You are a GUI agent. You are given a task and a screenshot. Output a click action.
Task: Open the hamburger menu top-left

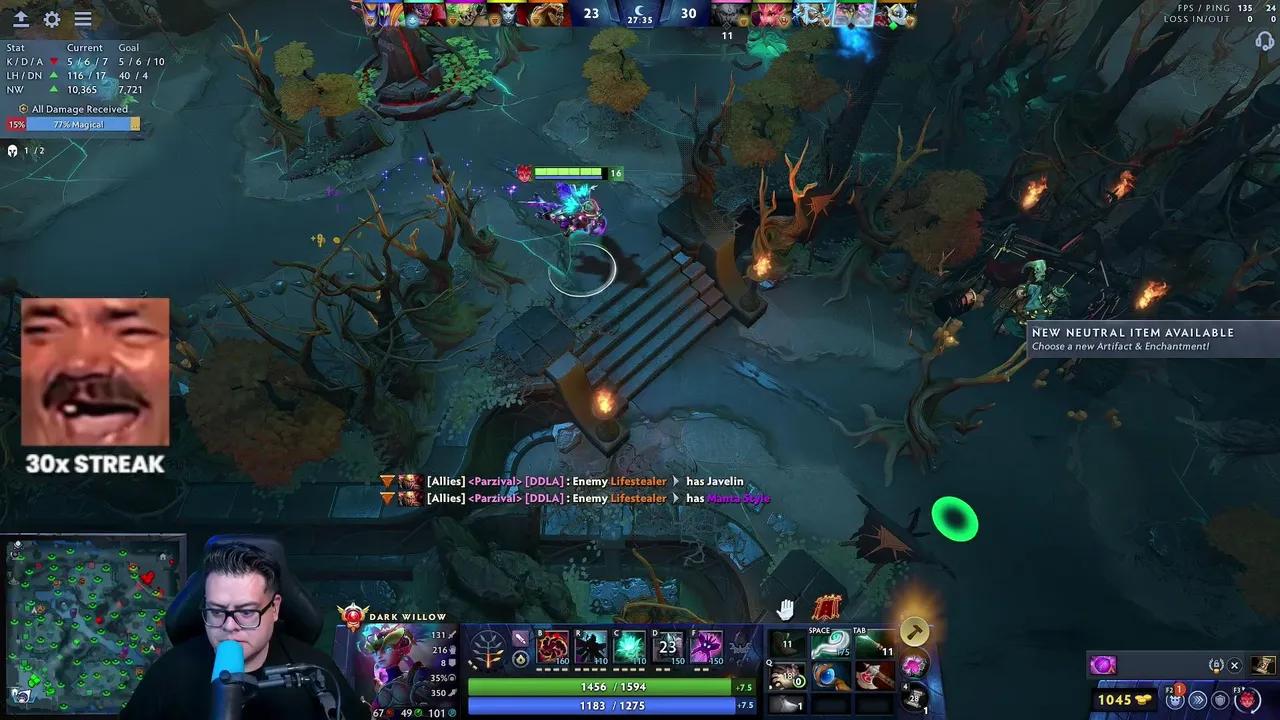coord(83,19)
